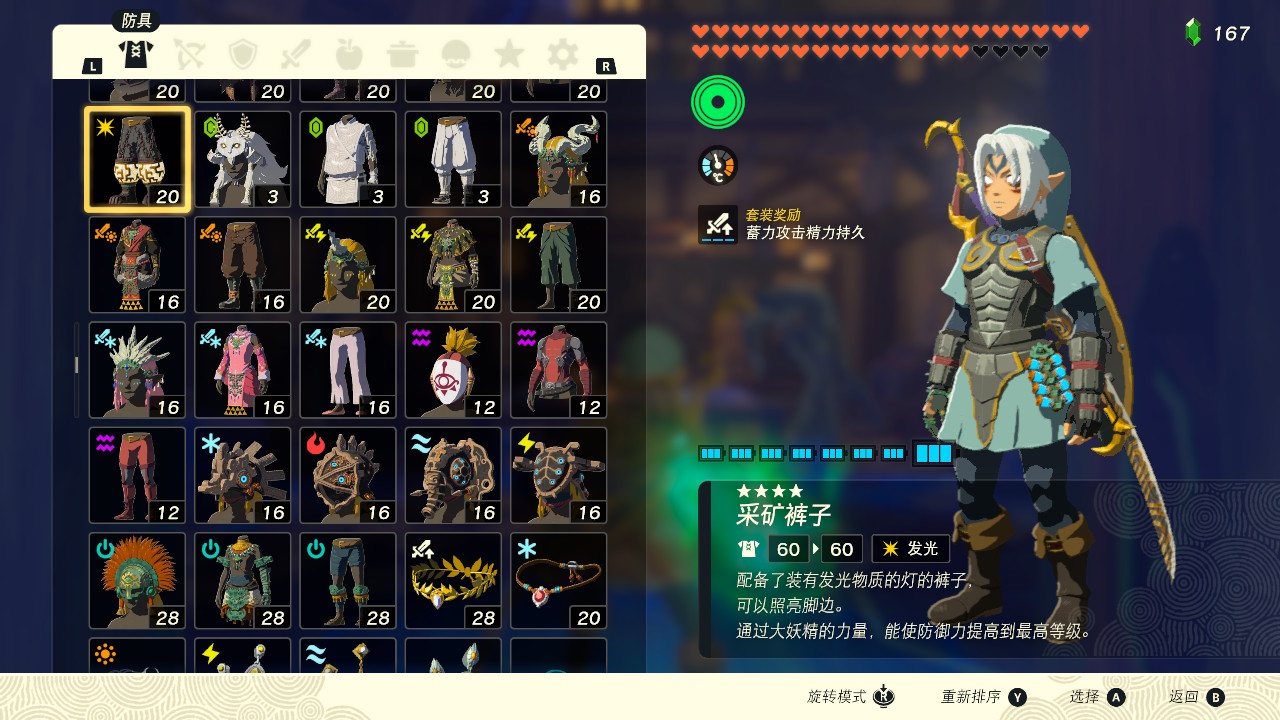Choose the red Yiga leggings slot
Image resolution: width=1280 pixels, height=720 pixels.
coord(137,475)
